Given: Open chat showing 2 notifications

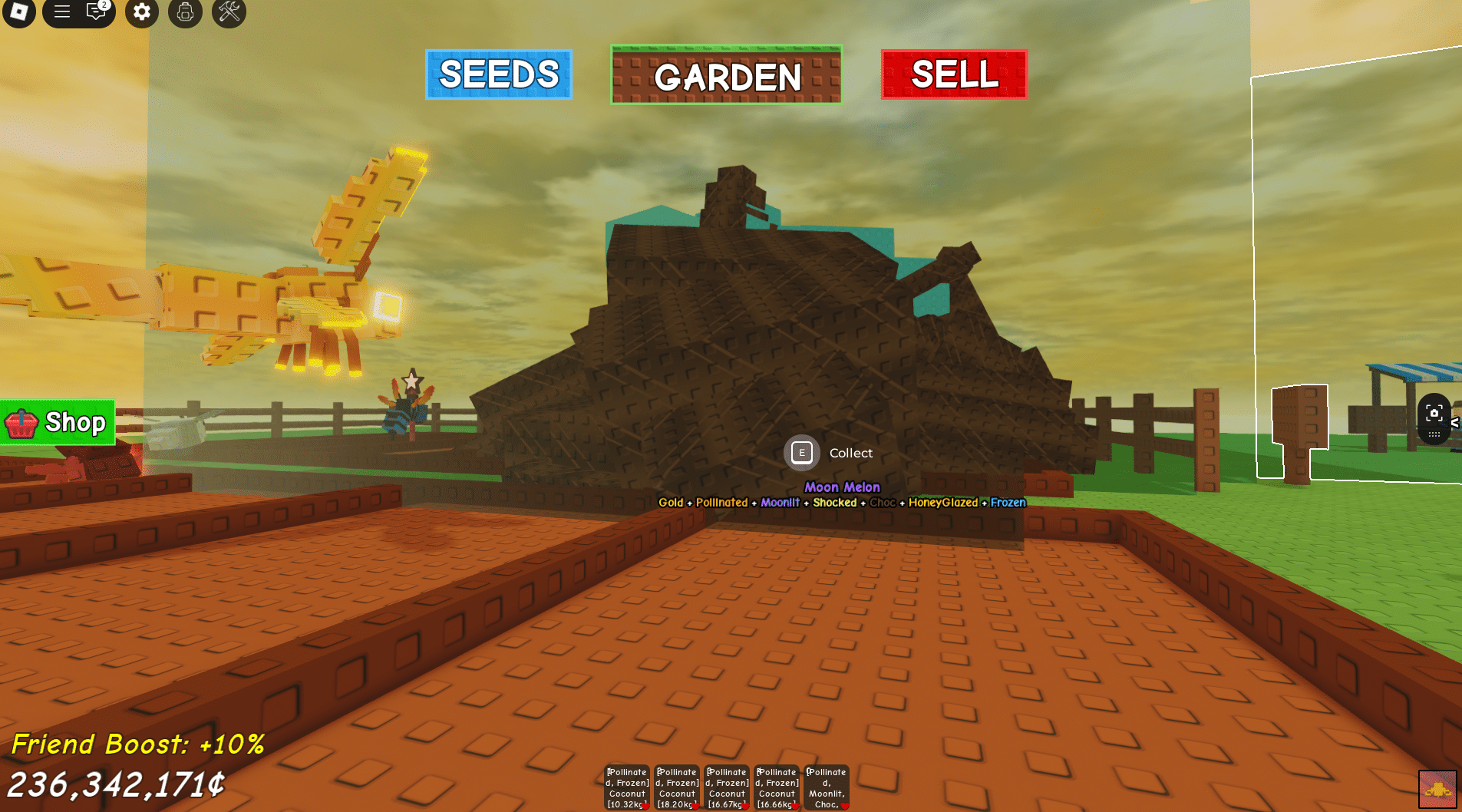Looking at the screenshot, I should click(94, 13).
